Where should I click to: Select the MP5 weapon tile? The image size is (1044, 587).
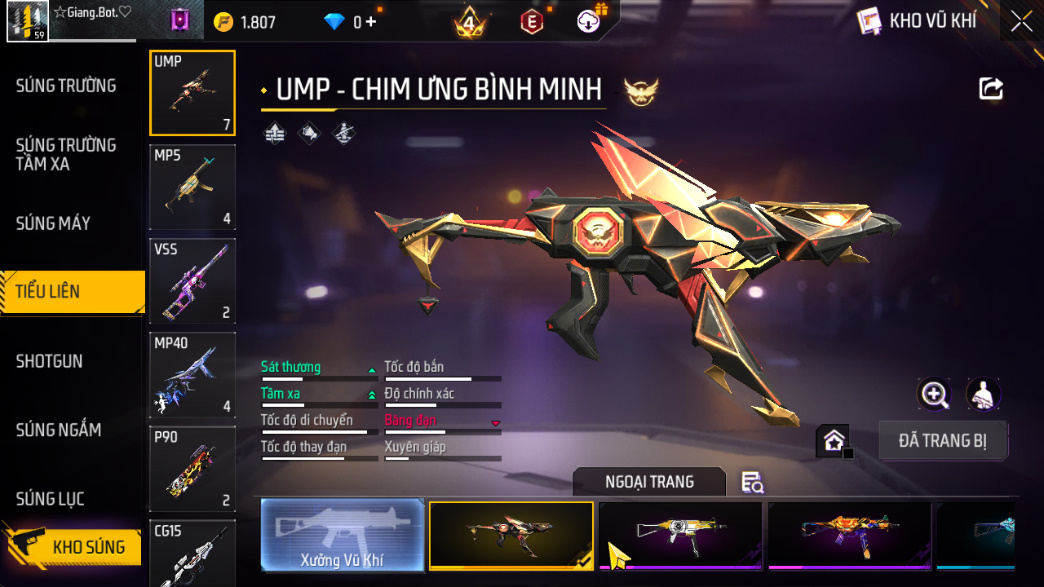(x=193, y=187)
